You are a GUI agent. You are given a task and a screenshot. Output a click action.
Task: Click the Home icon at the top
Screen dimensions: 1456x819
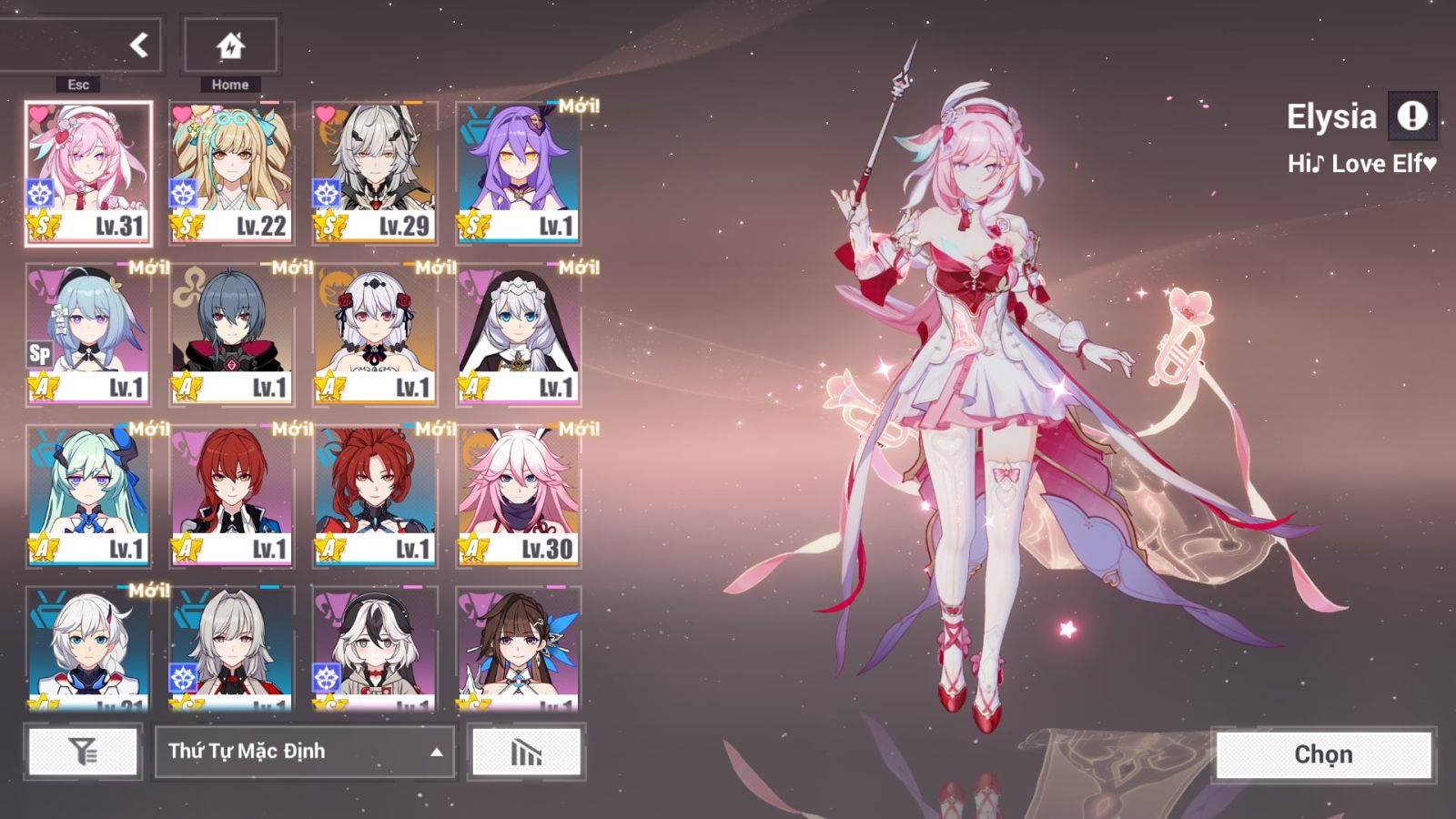coord(229,44)
